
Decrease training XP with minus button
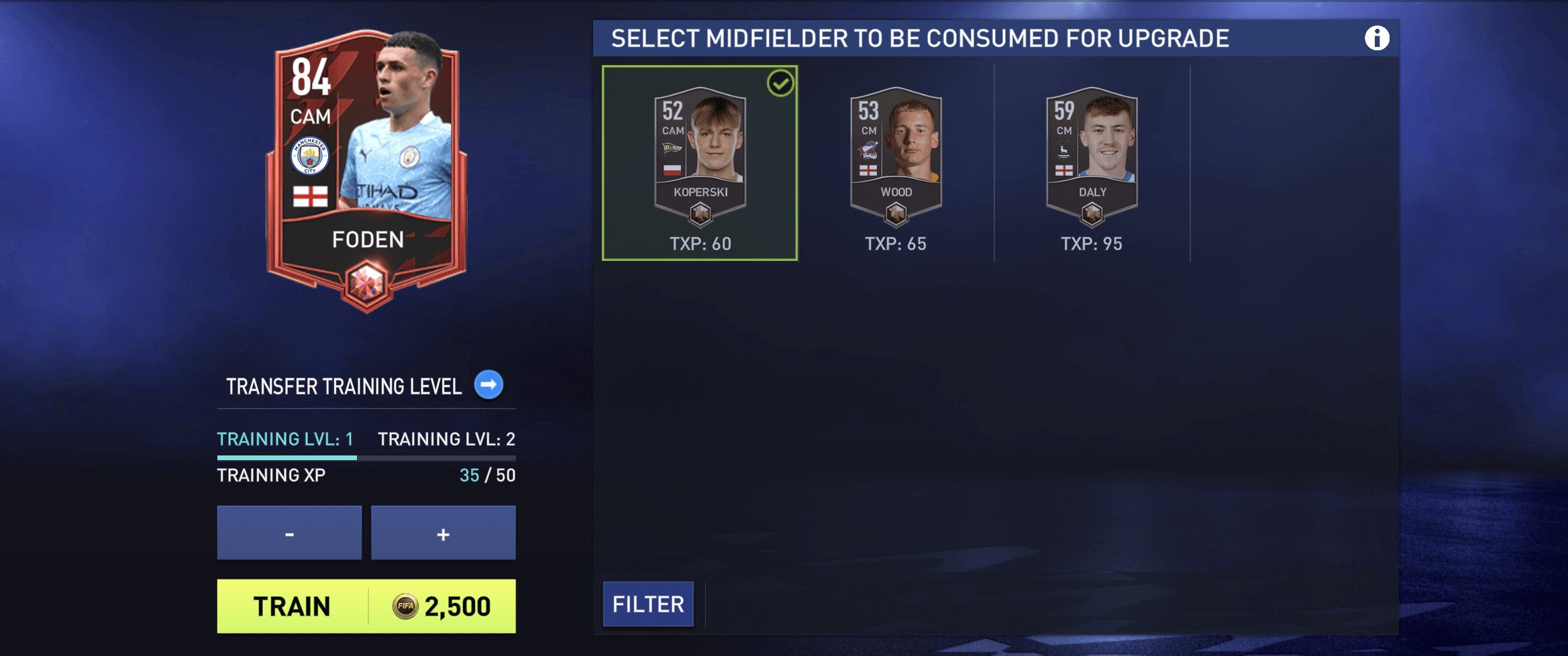click(x=289, y=533)
